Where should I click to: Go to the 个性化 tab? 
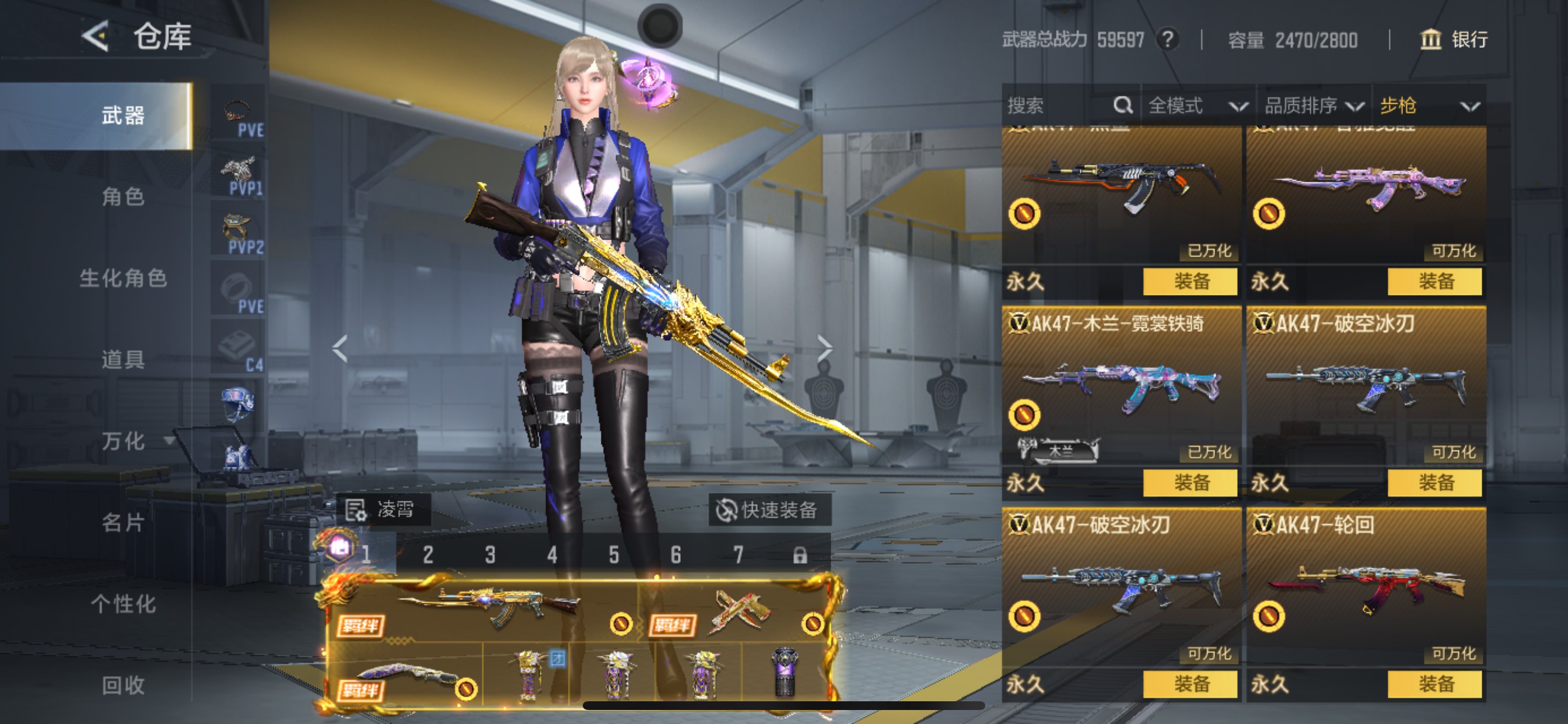[123, 604]
